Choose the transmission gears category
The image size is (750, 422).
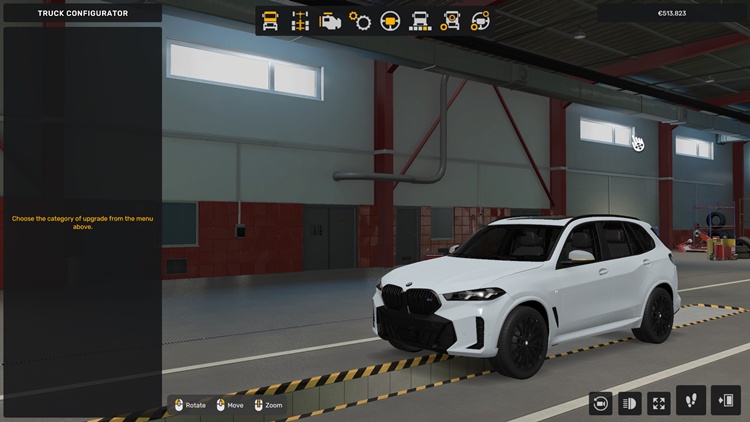pos(360,20)
